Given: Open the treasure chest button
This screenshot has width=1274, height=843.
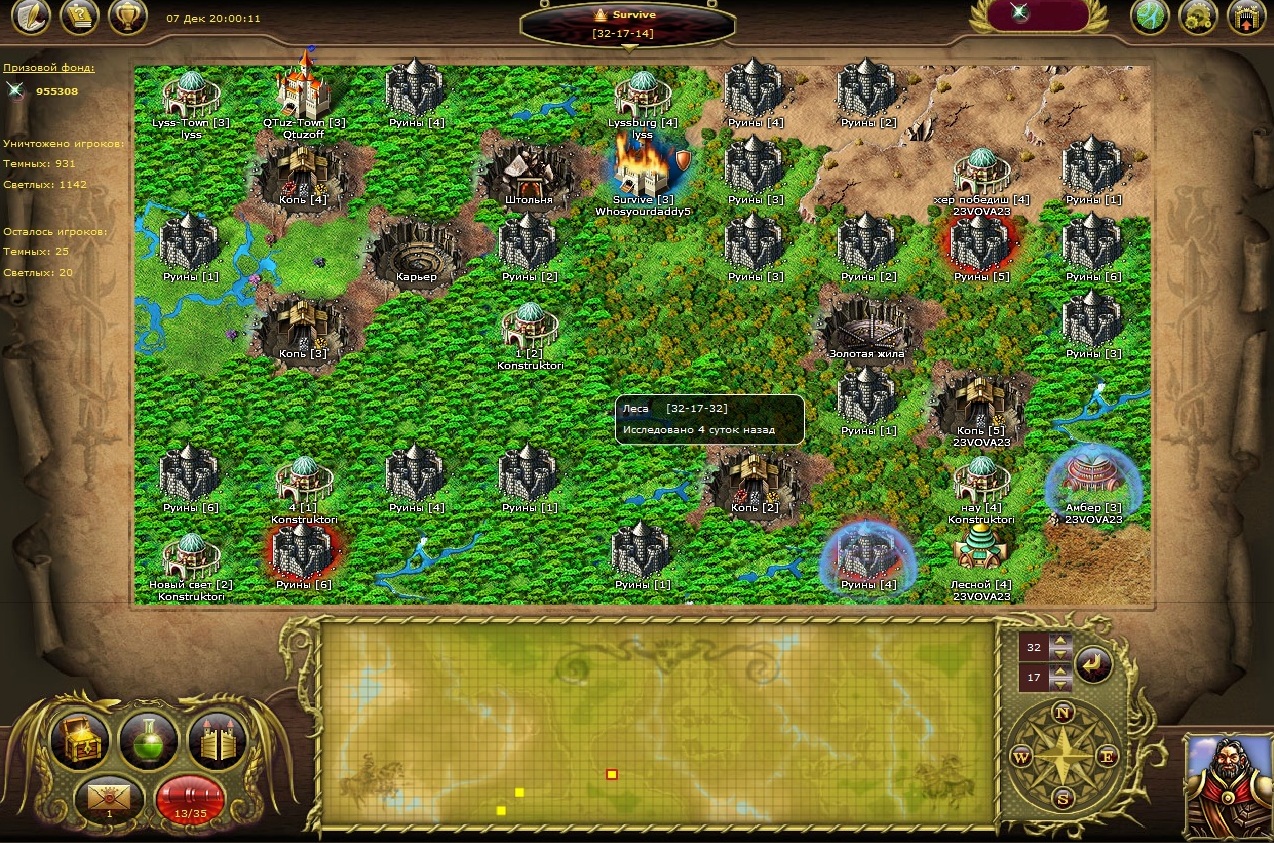Looking at the screenshot, I should 79,742.
